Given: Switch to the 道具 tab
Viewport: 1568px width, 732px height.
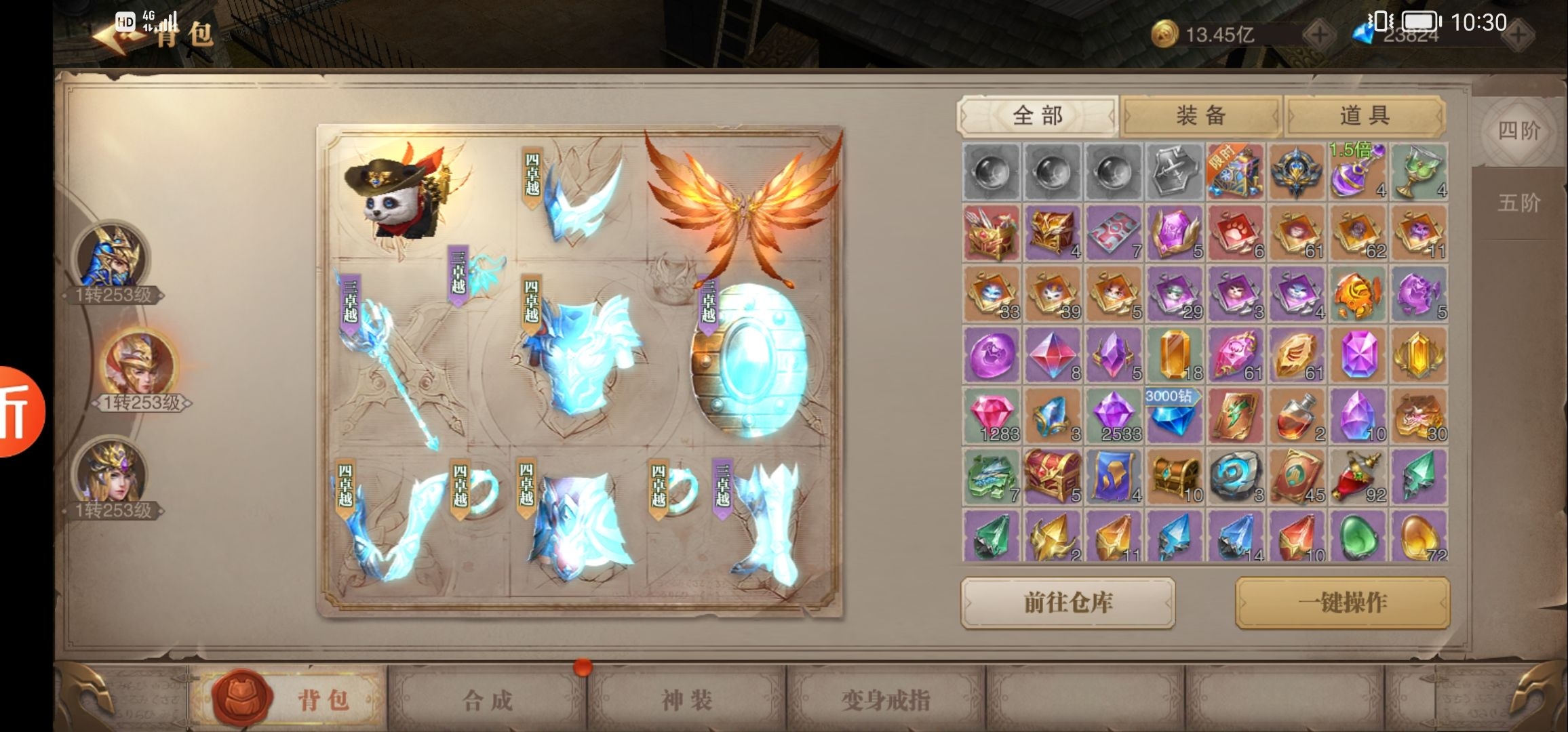Looking at the screenshot, I should click(1365, 116).
